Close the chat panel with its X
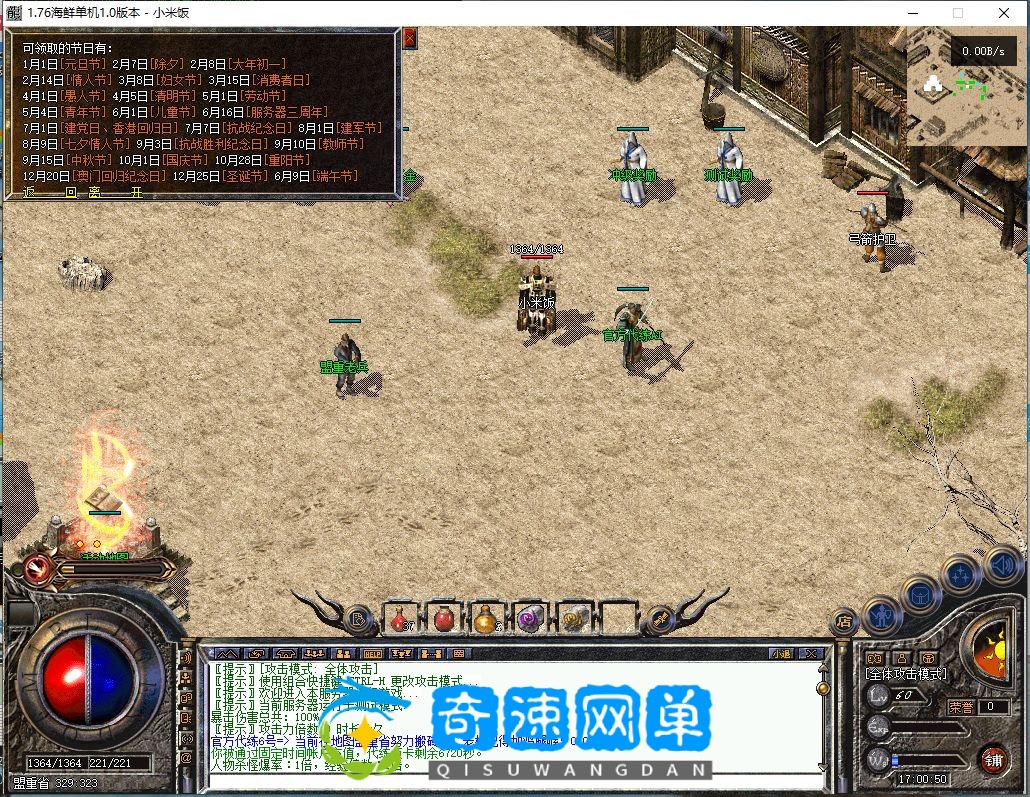This screenshot has width=1030, height=797. pos(811,653)
